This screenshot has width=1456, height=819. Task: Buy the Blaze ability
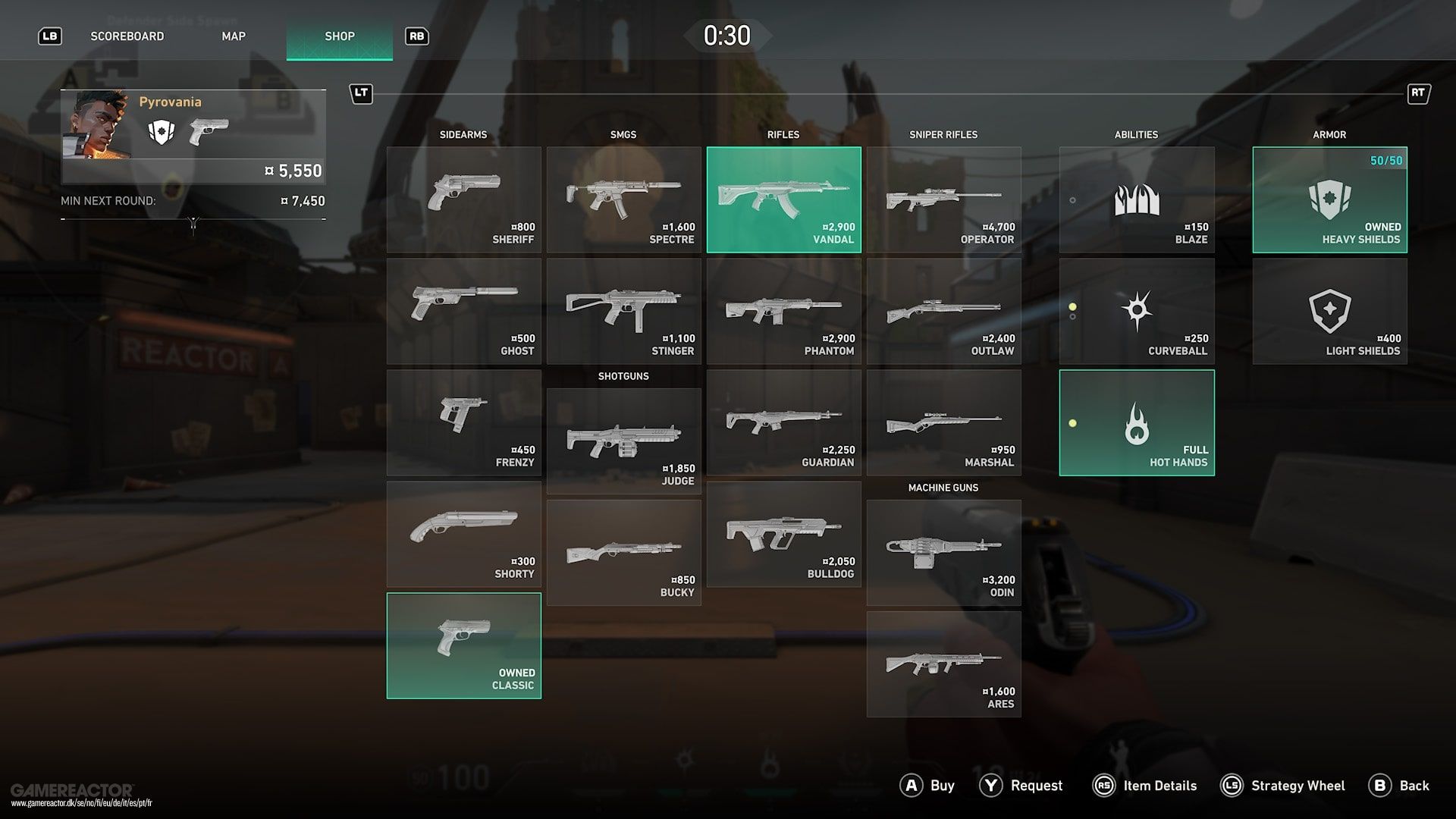point(1136,199)
